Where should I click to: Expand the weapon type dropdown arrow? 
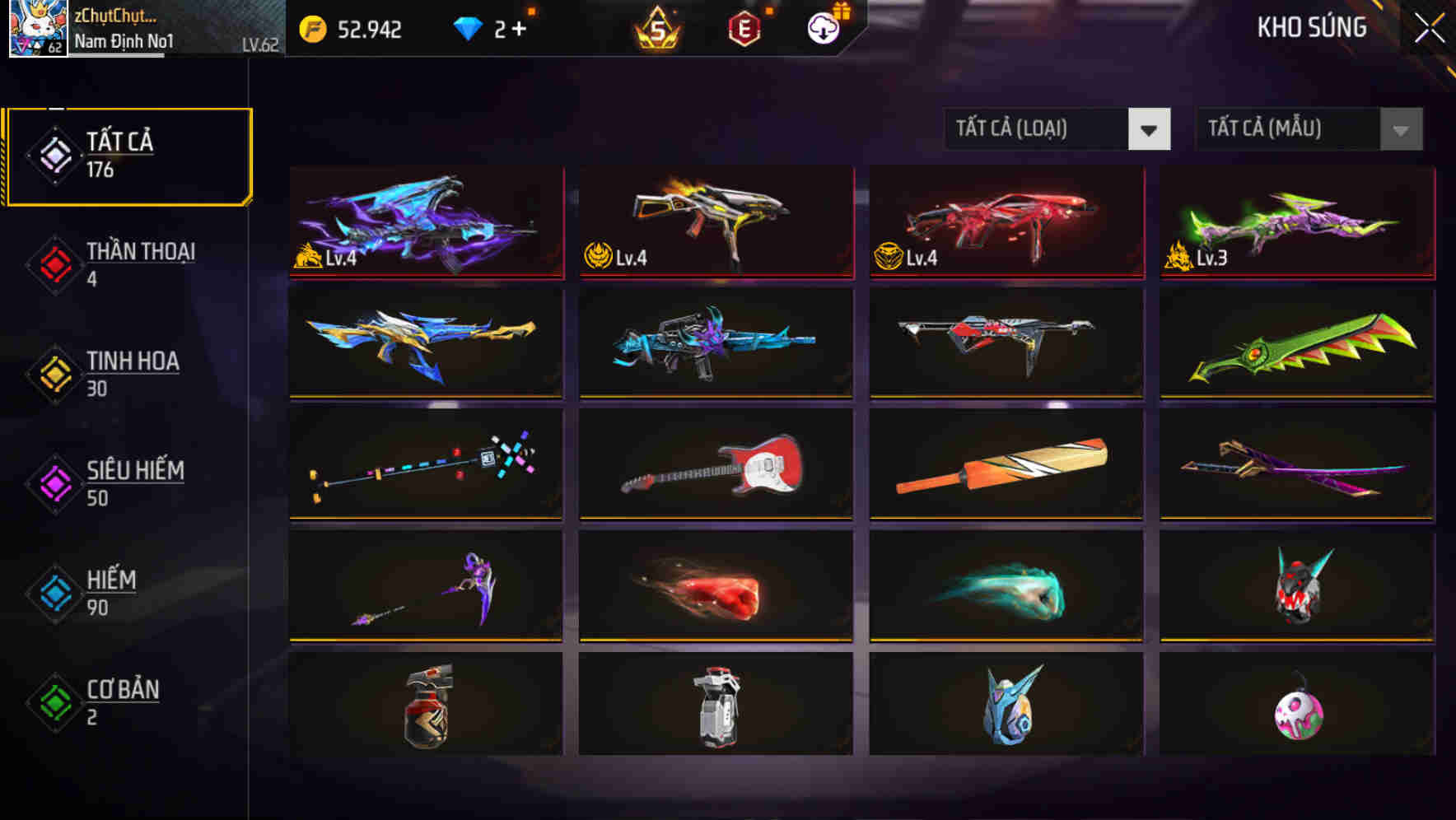(1151, 129)
